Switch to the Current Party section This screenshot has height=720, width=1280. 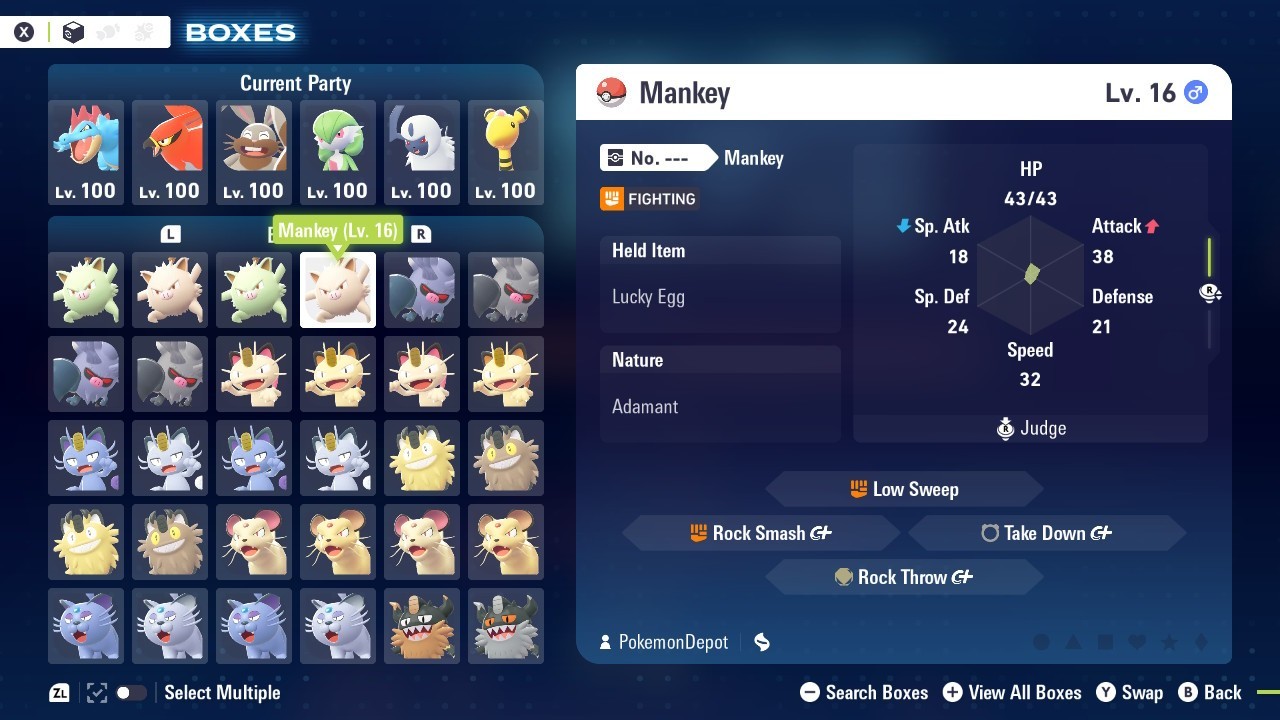(295, 83)
